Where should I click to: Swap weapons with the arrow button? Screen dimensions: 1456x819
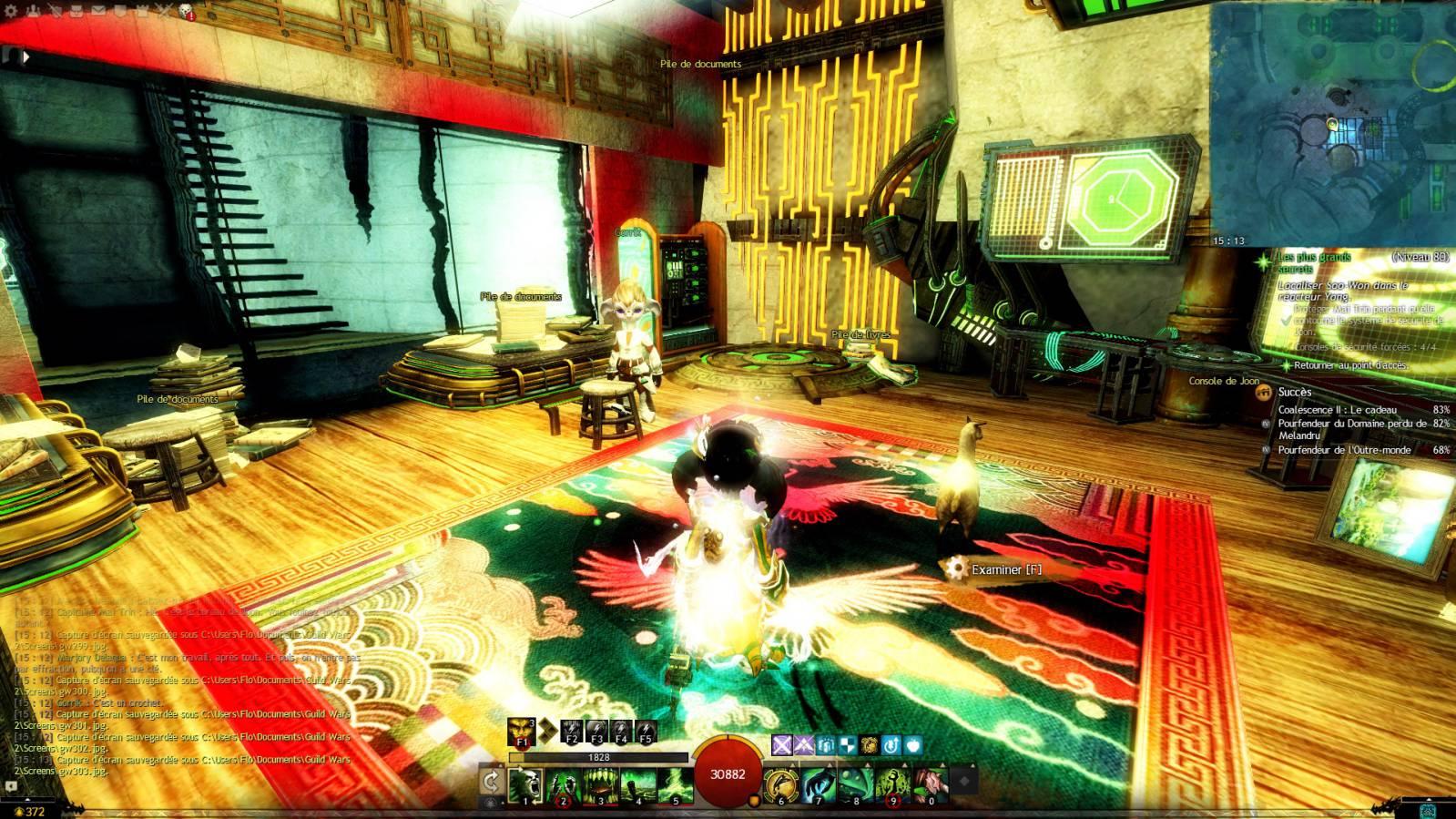tap(492, 782)
